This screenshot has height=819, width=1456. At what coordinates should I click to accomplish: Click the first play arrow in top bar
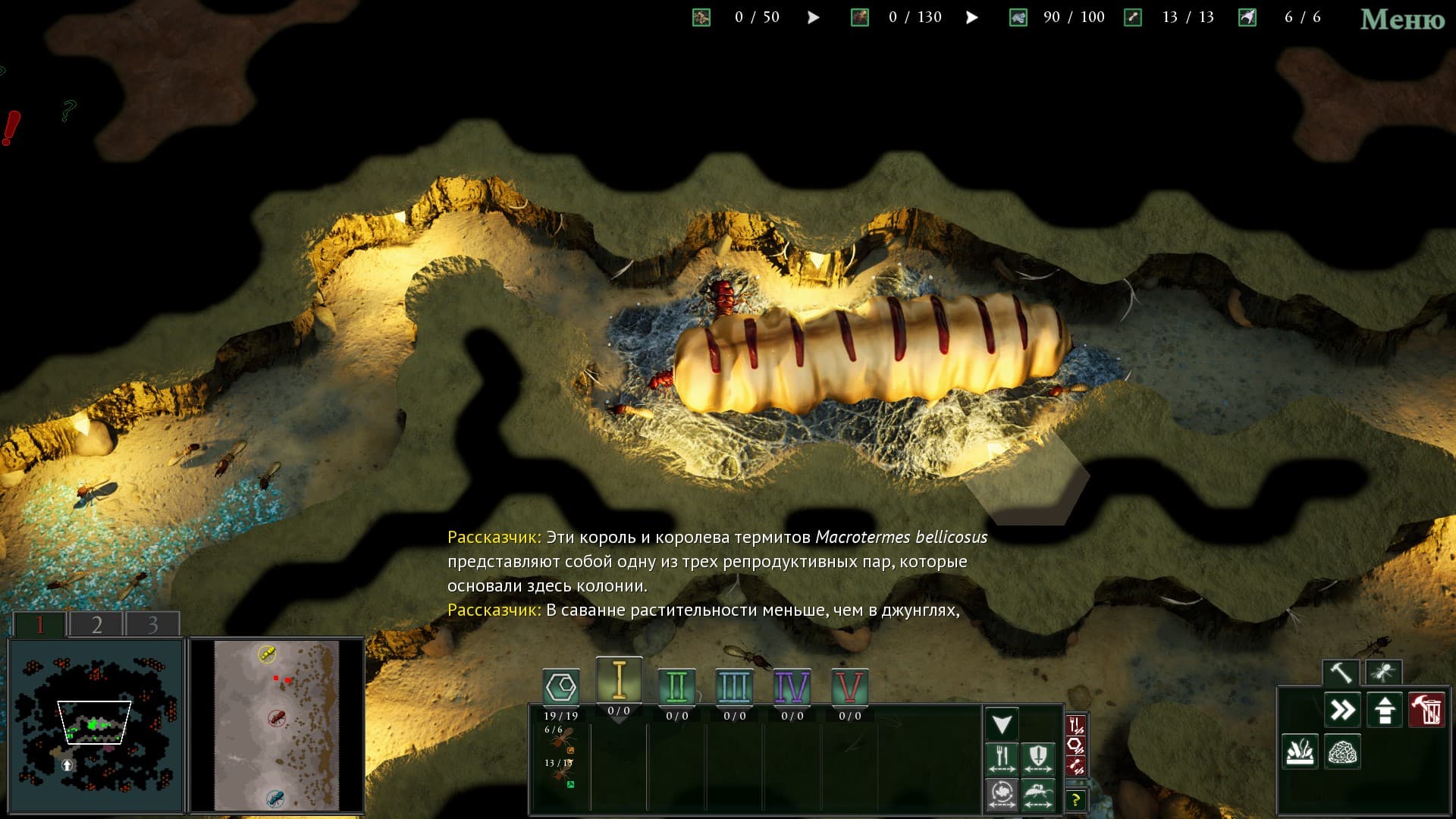click(x=813, y=17)
